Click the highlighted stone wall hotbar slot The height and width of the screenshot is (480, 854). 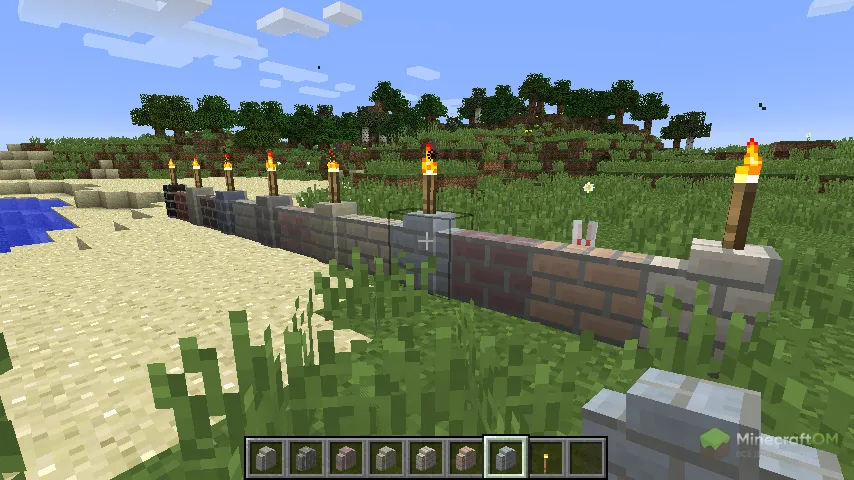506,459
